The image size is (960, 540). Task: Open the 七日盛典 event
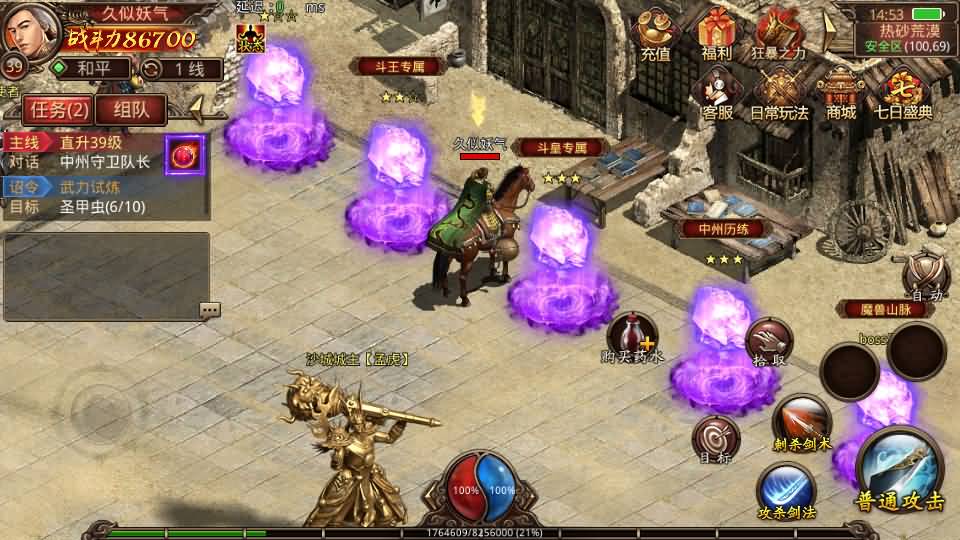click(905, 94)
